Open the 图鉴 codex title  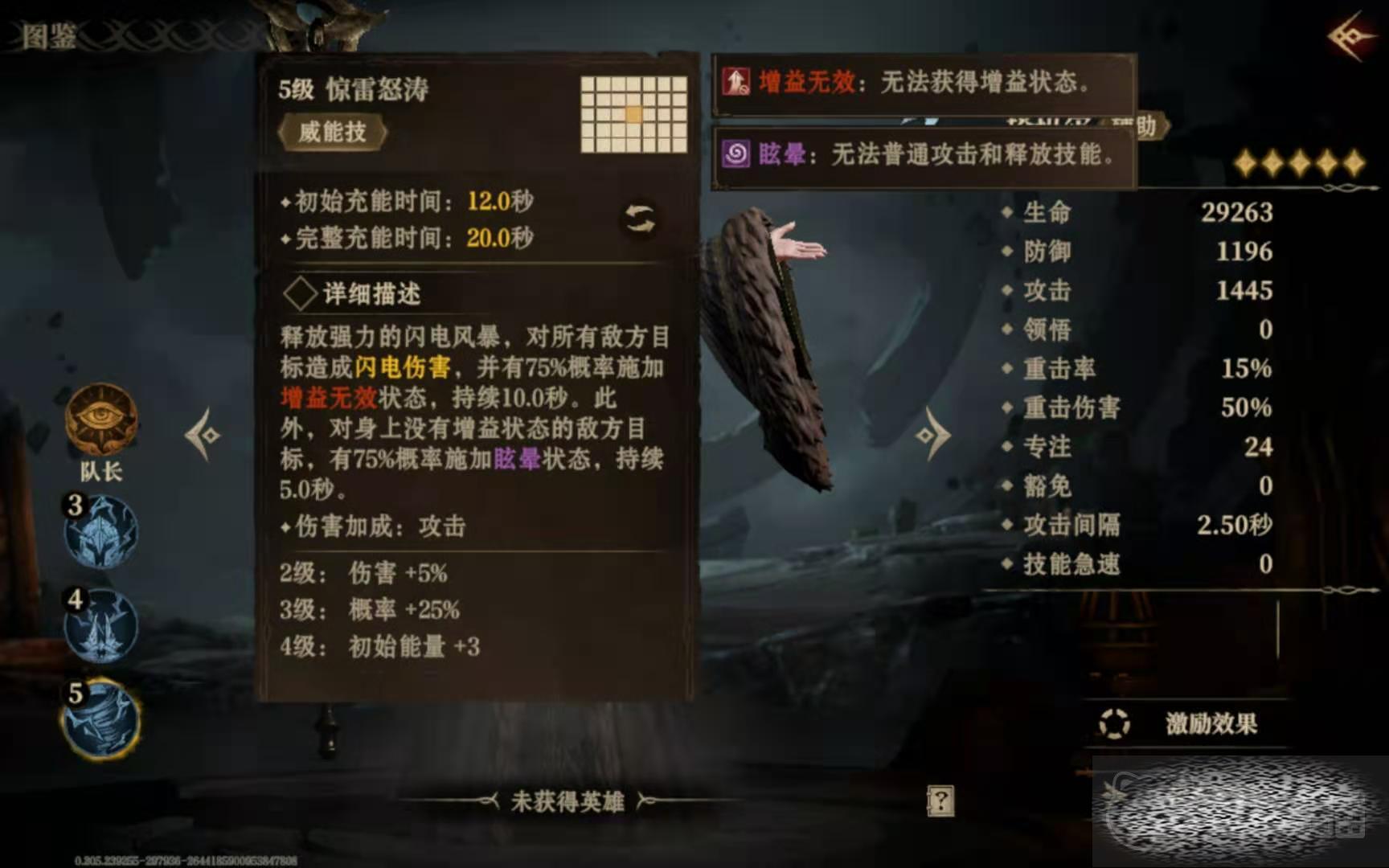click(48, 36)
